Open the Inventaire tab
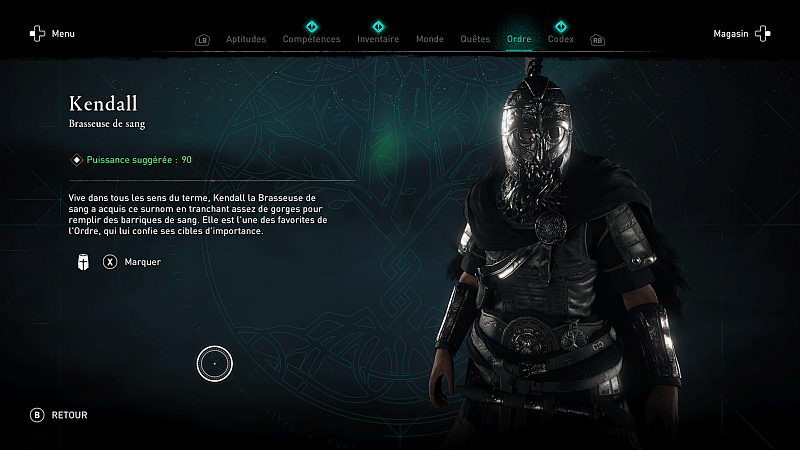 click(378, 40)
